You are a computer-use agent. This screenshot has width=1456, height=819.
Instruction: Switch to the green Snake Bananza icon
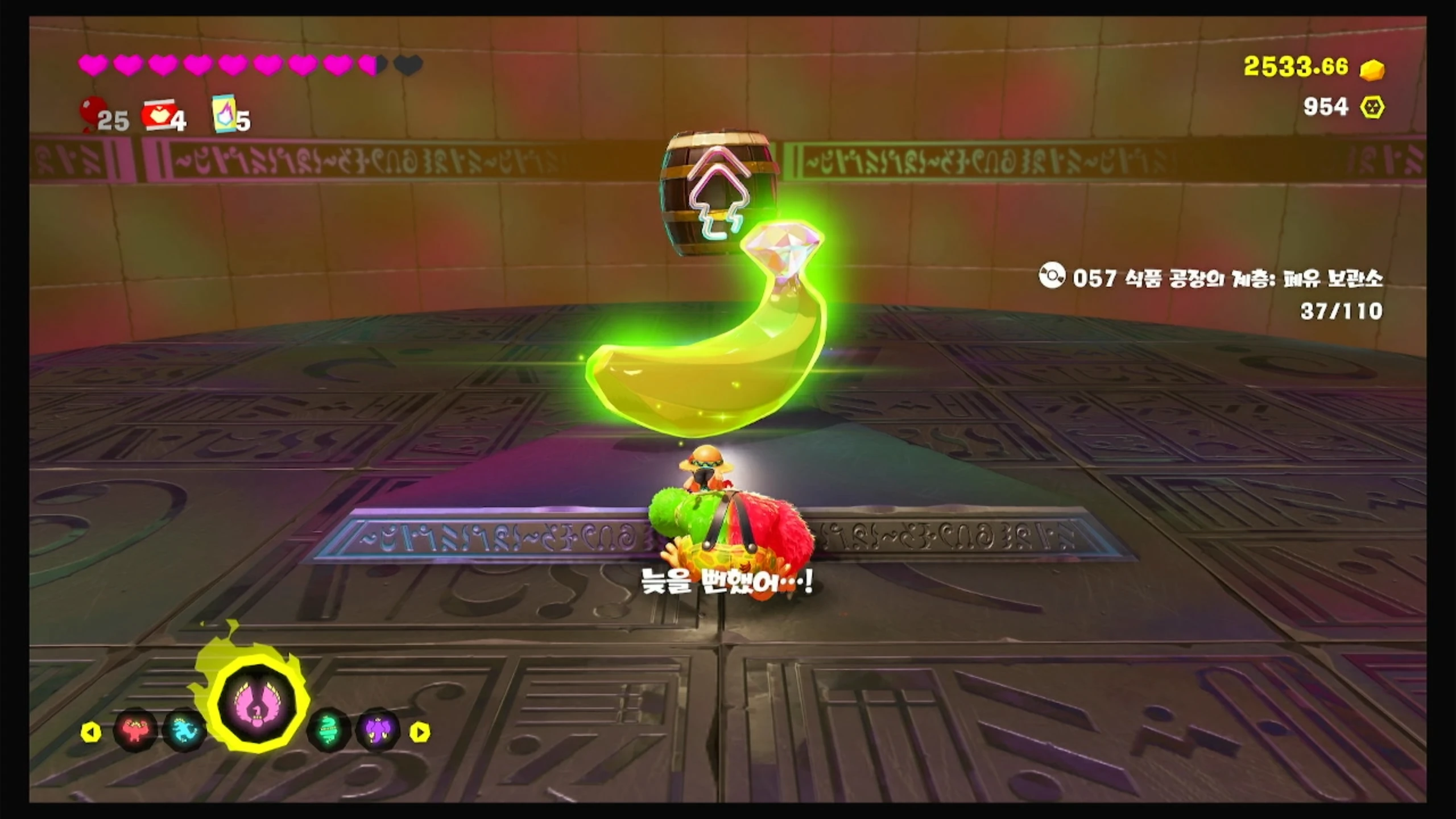[328, 730]
